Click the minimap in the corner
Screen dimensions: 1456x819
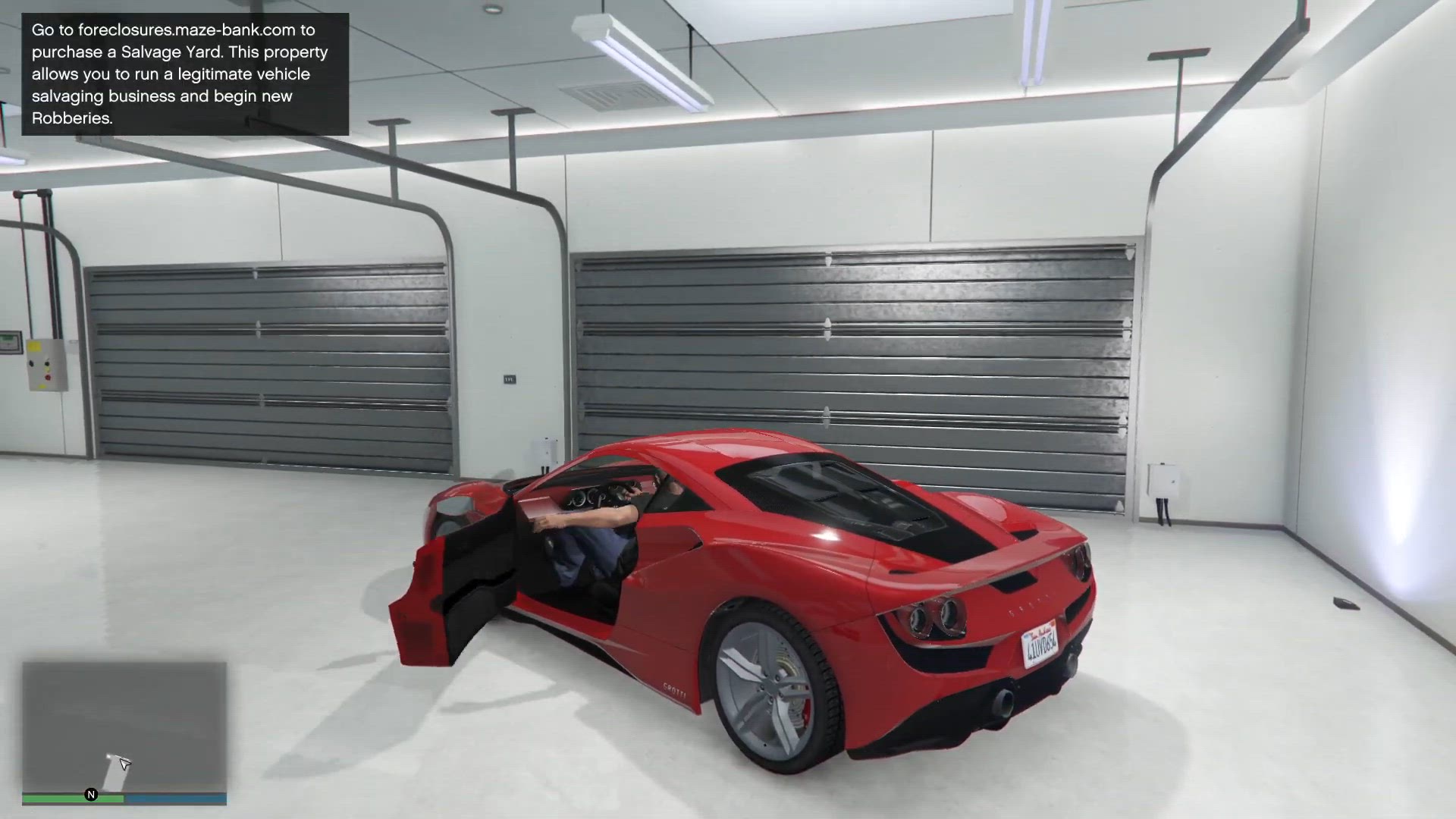click(124, 726)
